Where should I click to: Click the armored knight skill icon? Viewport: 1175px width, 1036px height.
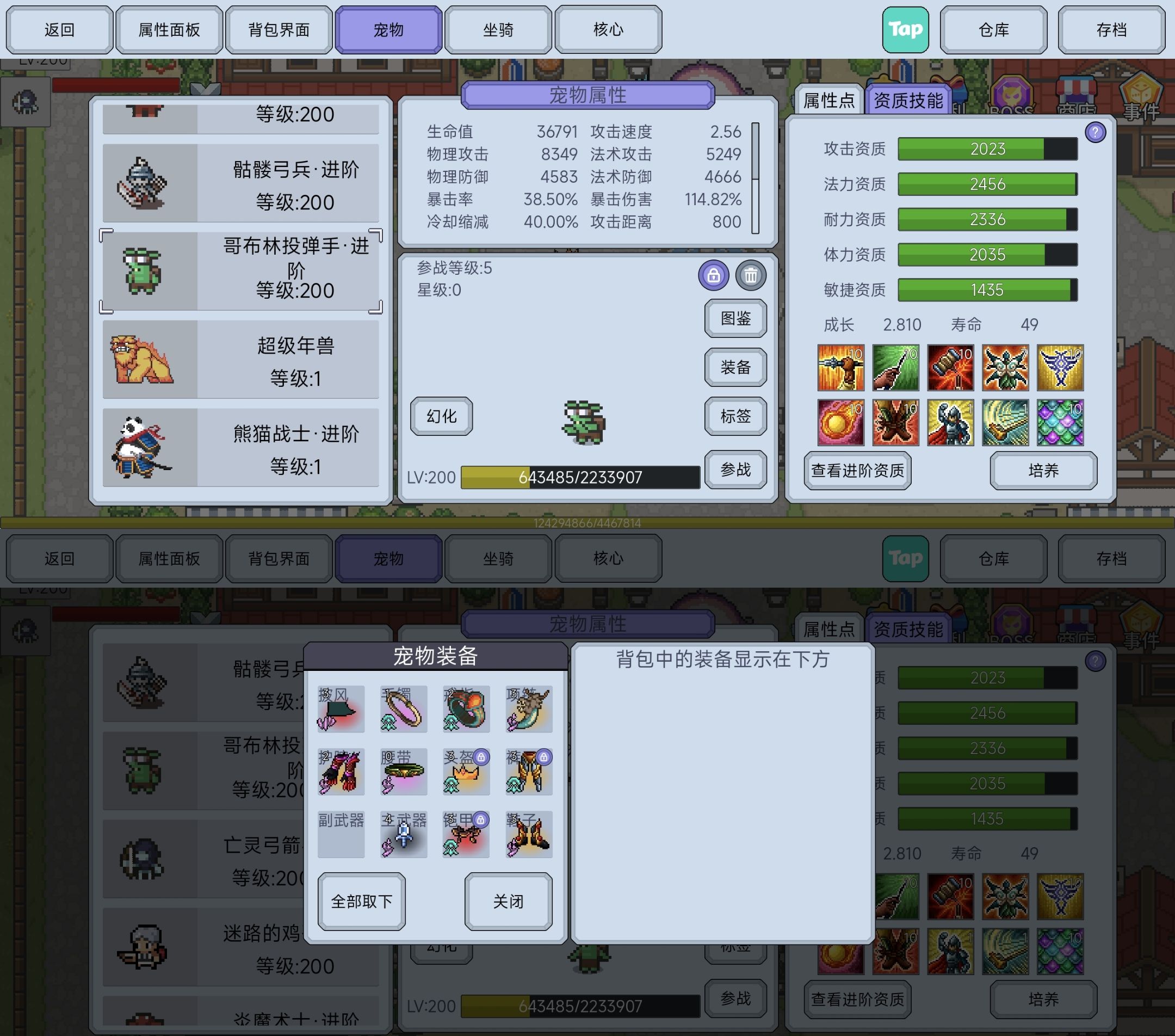coord(950,423)
